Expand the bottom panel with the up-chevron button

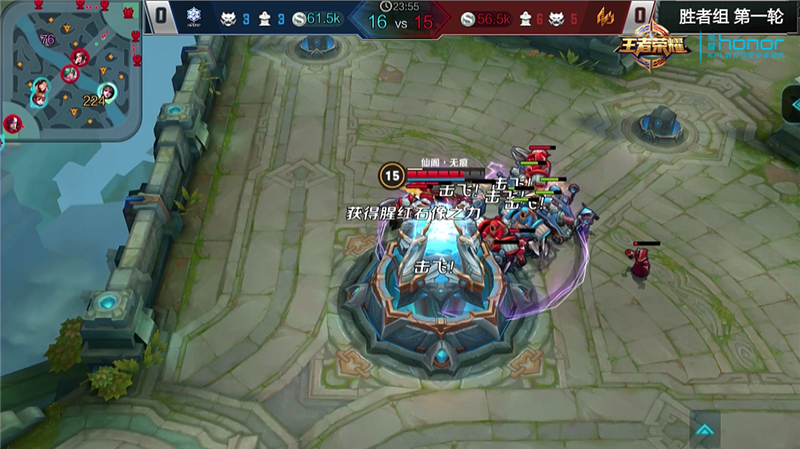704,430
